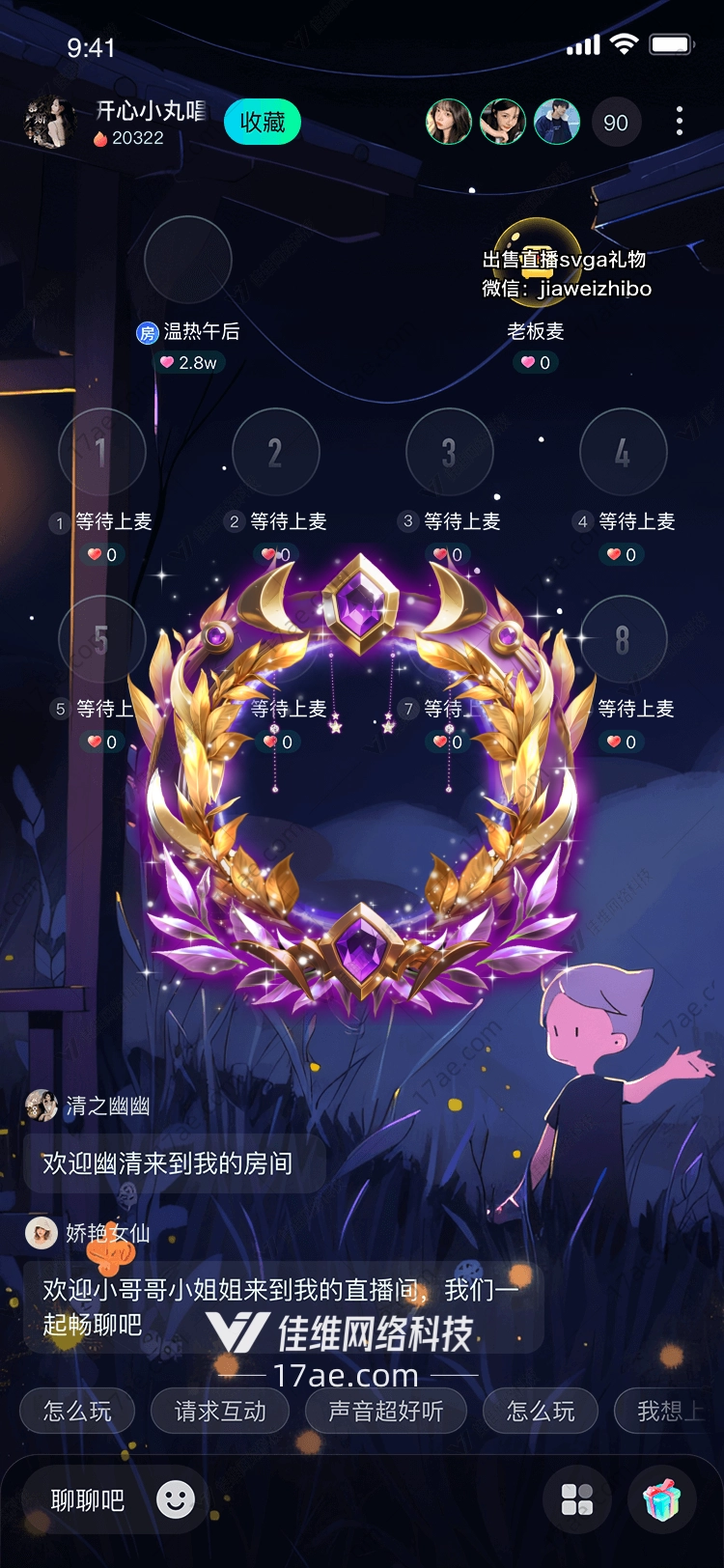Join mic seat number 4
Viewport: 724px width, 1568px height.
coord(624,452)
